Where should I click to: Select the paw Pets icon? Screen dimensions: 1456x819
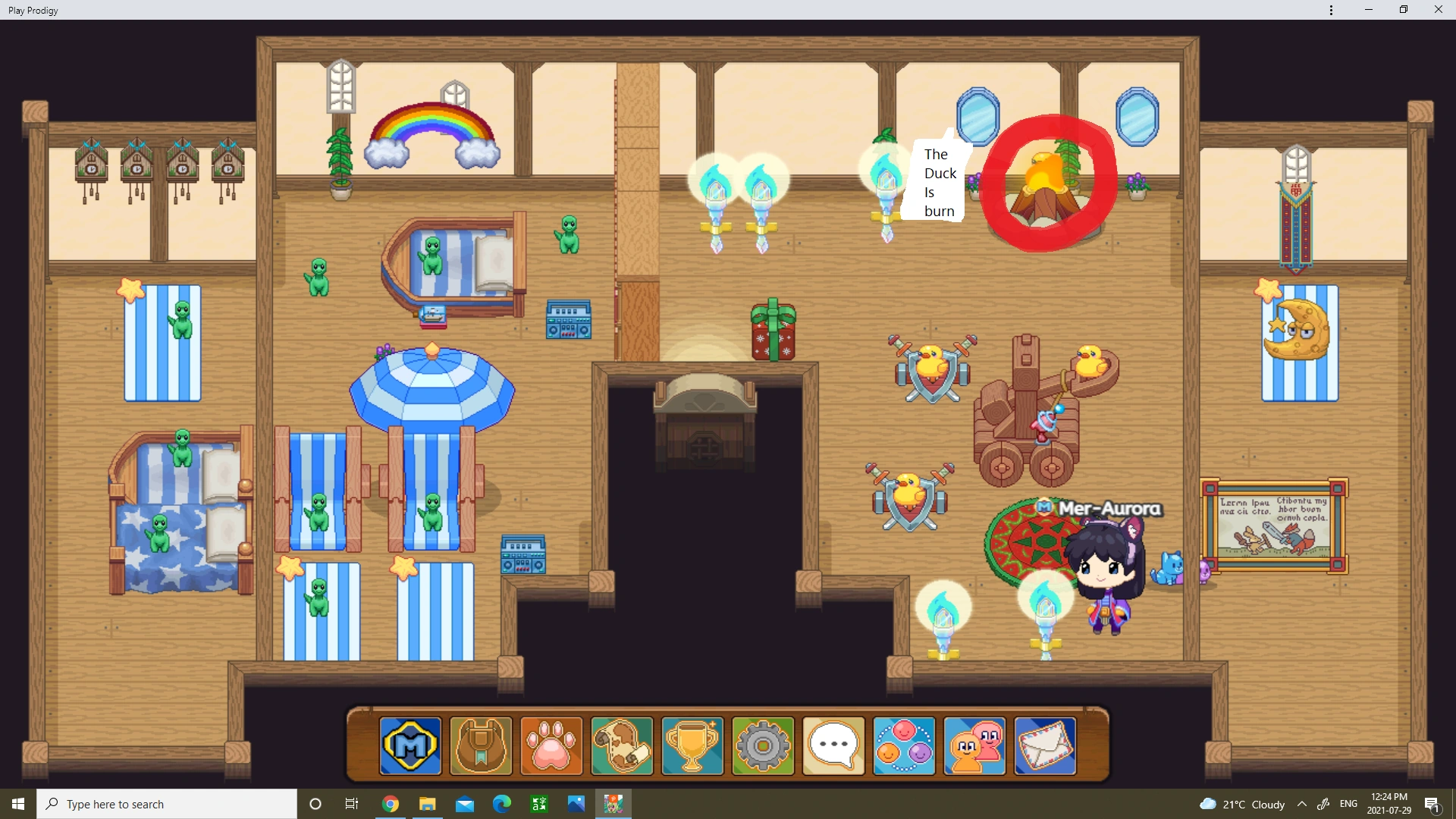(x=551, y=747)
